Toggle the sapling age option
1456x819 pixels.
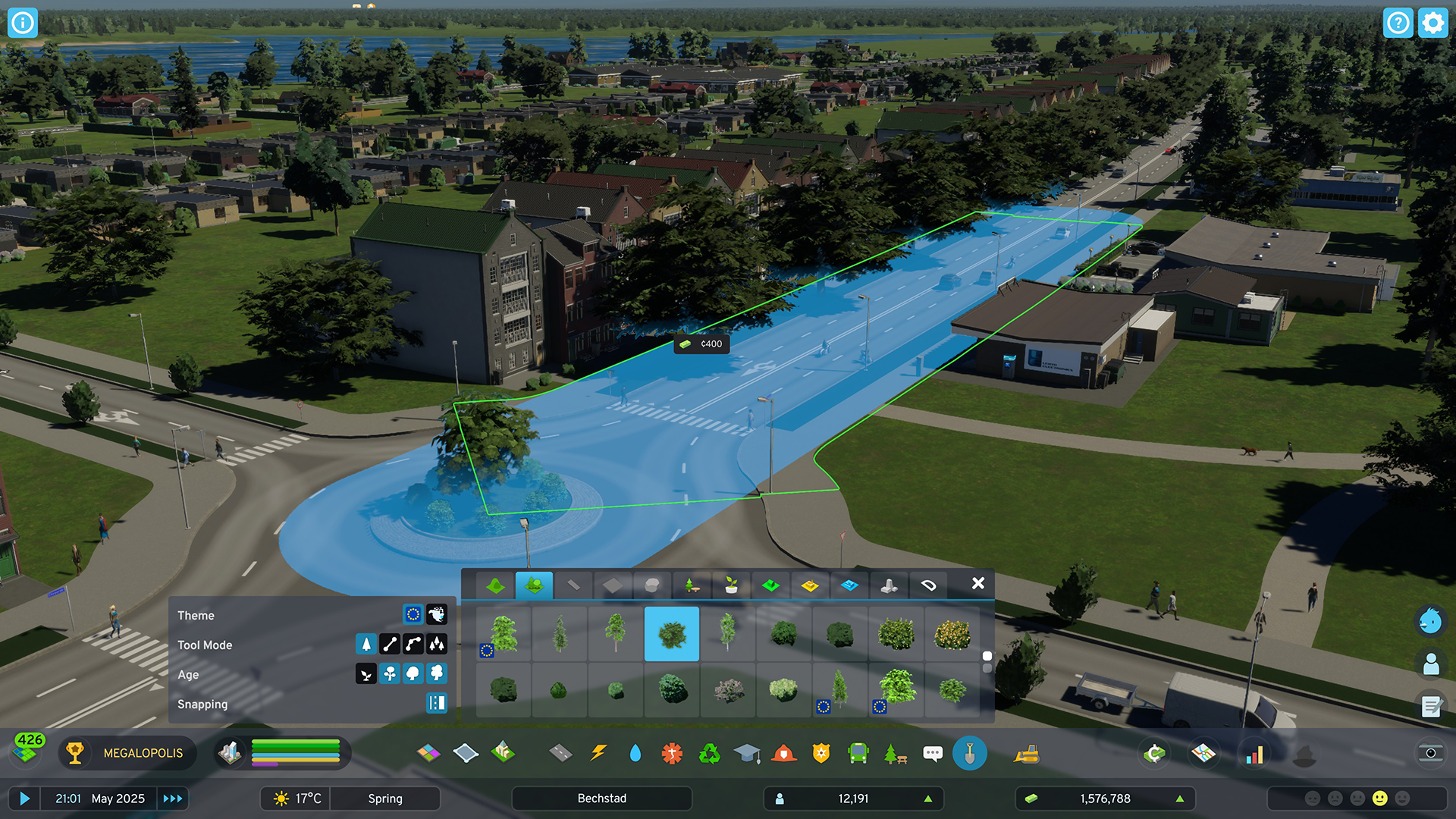366,673
